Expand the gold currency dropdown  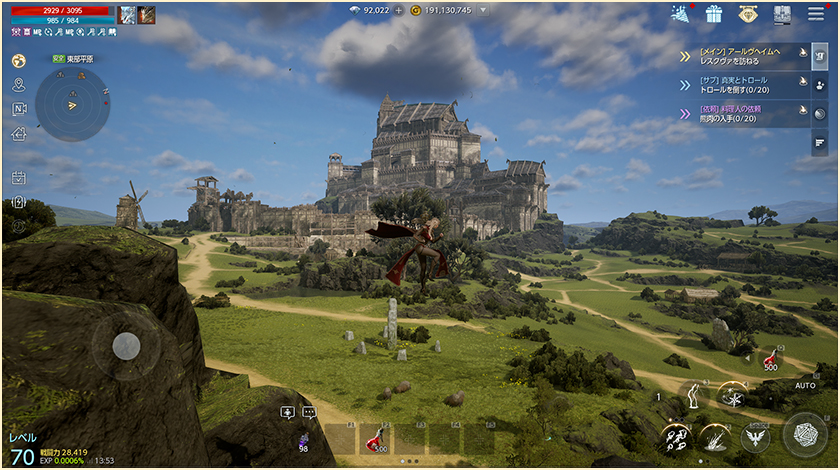(x=484, y=10)
